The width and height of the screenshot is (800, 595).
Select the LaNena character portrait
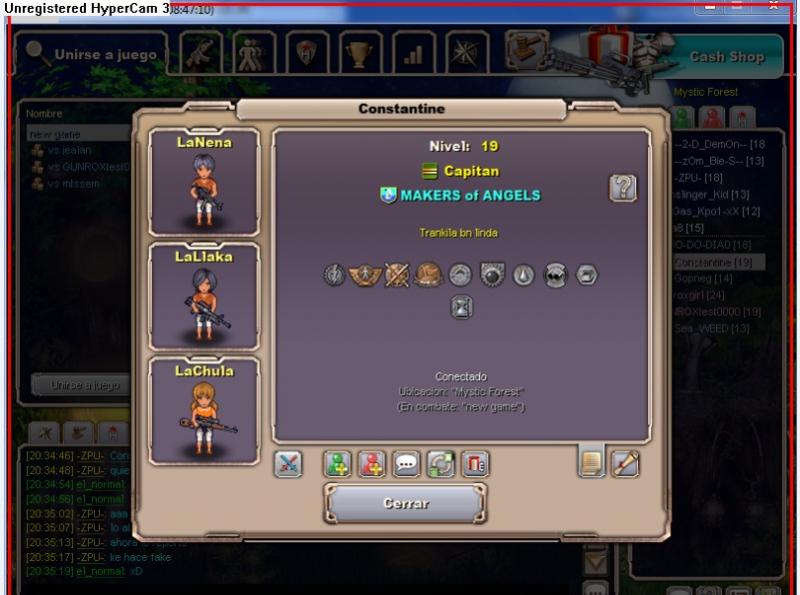click(204, 182)
